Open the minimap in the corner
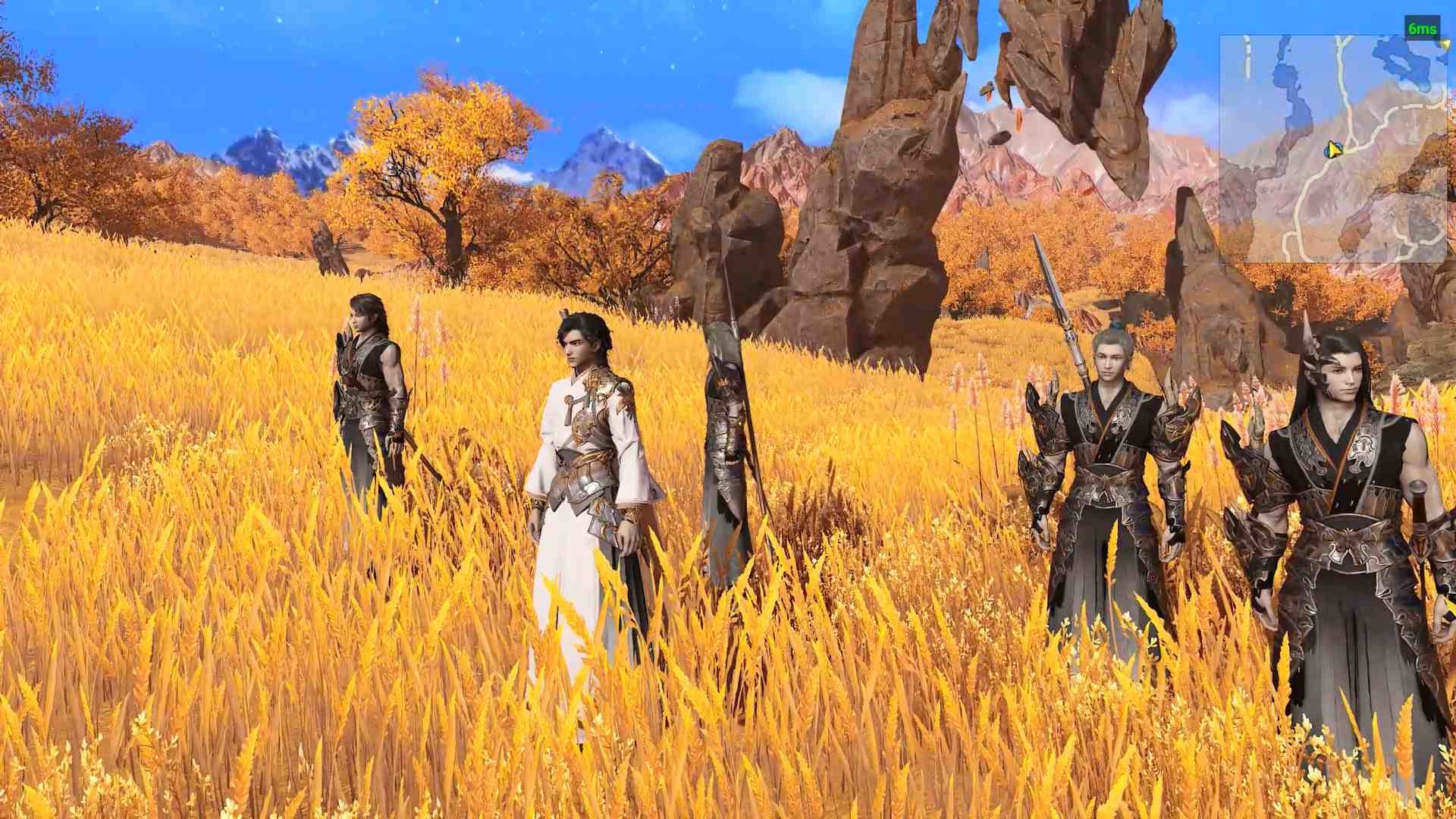The image size is (1456, 819). pyautogui.click(x=1332, y=149)
